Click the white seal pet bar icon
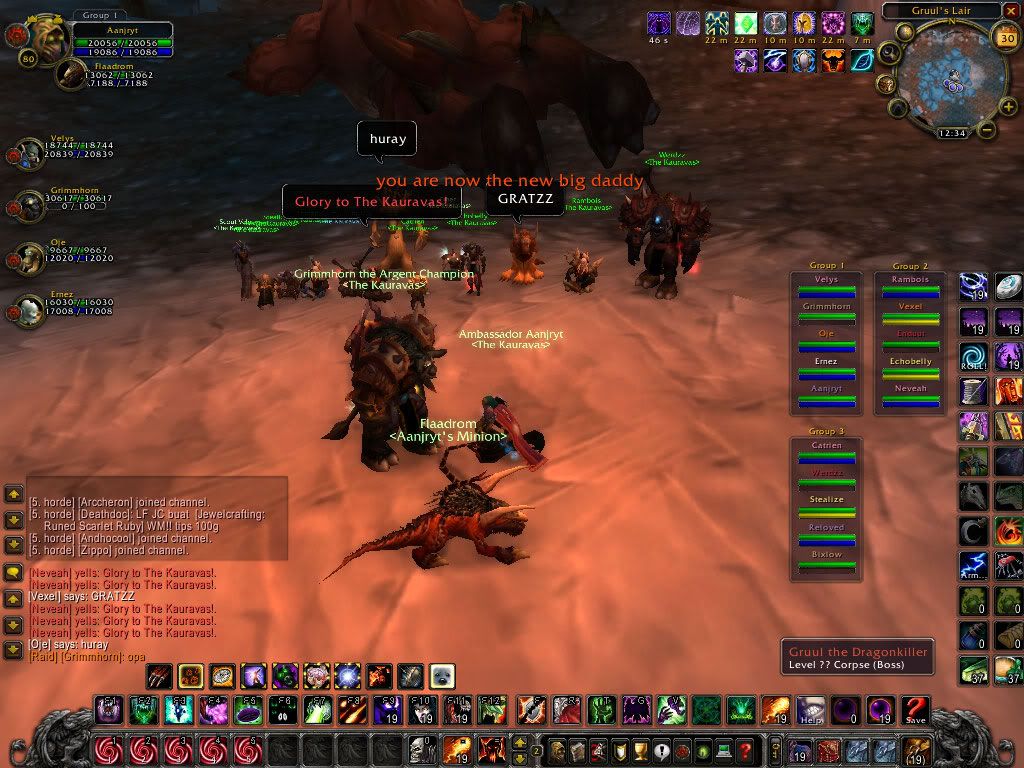1024x768 pixels. [442, 676]
